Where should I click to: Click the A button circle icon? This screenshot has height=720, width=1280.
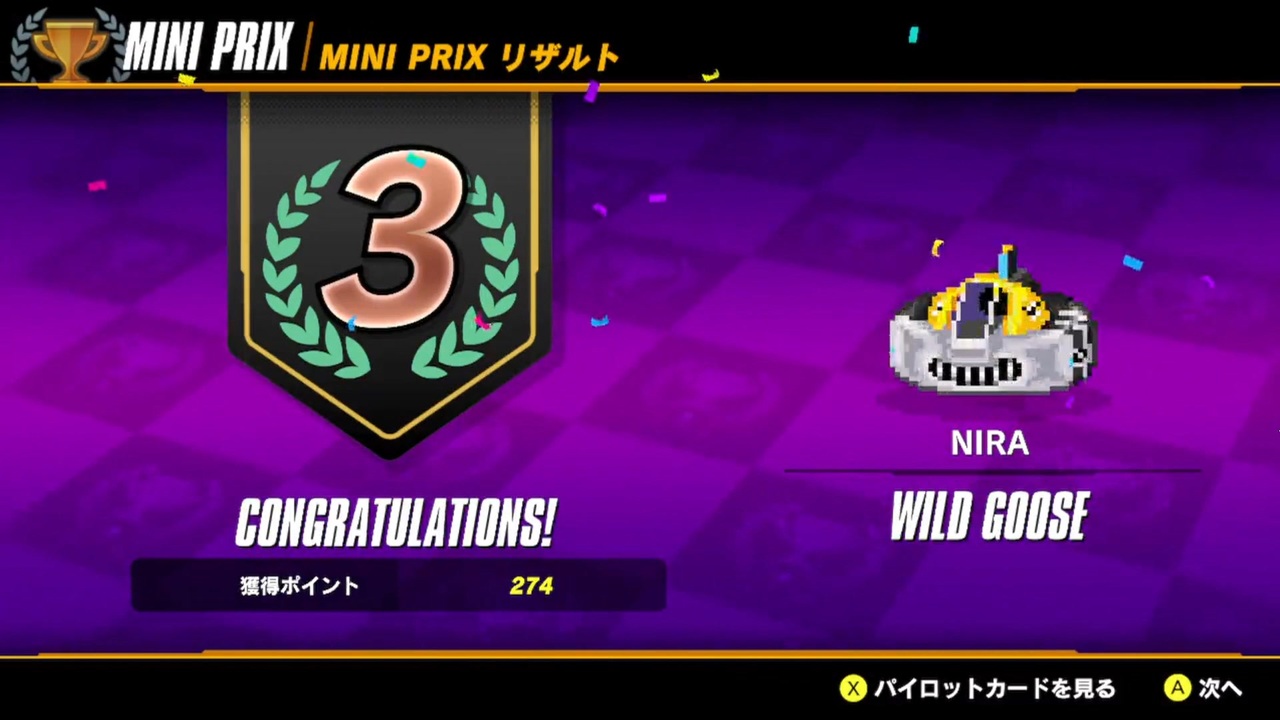[1178, 689]
